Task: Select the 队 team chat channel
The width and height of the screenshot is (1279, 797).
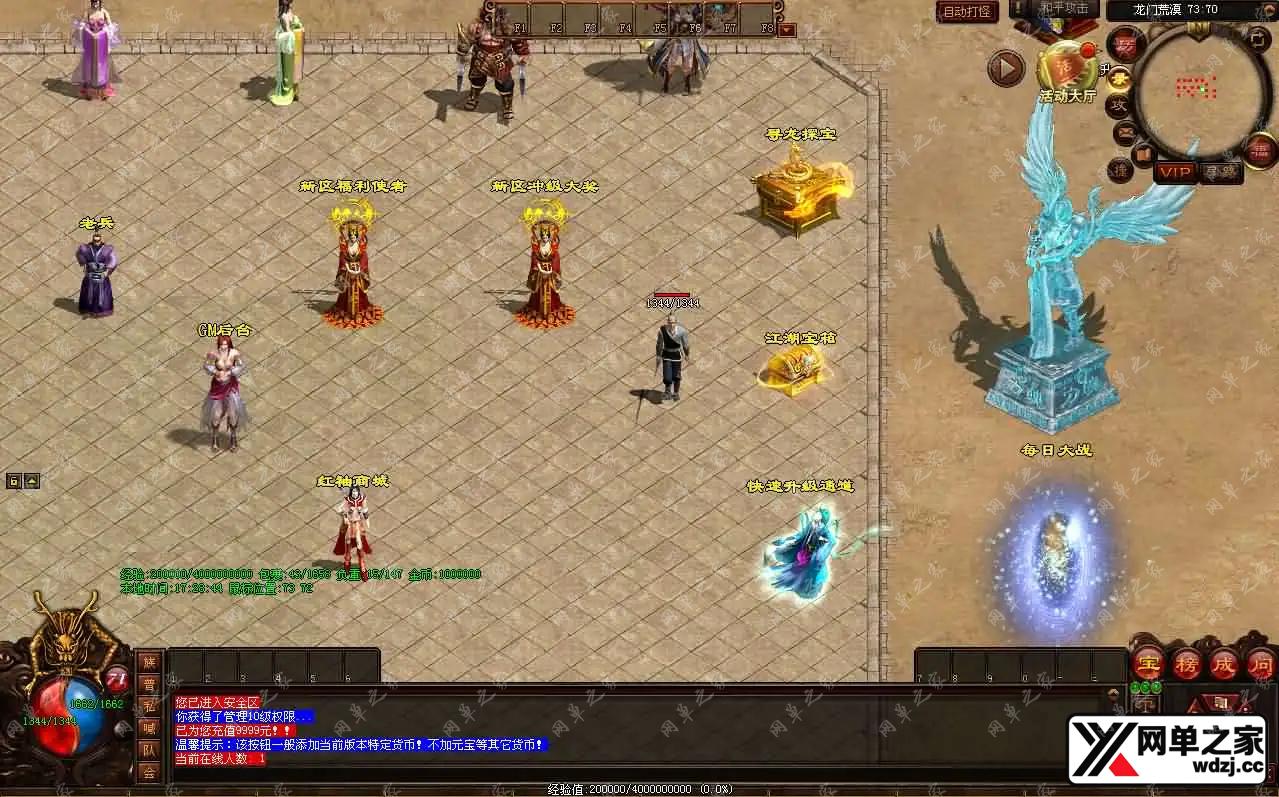Action: pos(149,749)
